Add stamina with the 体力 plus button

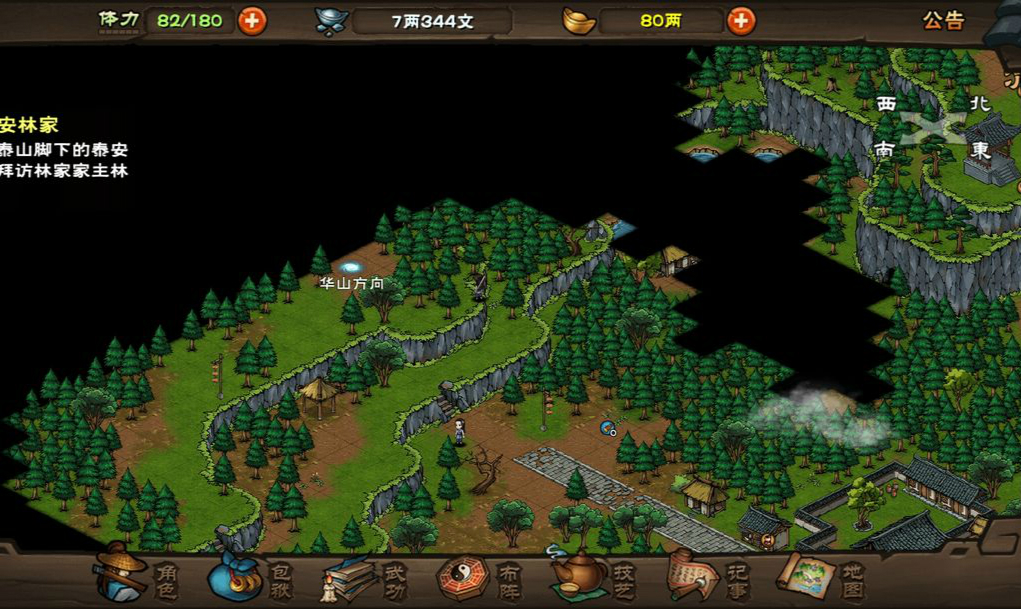[x=252, y=20]
